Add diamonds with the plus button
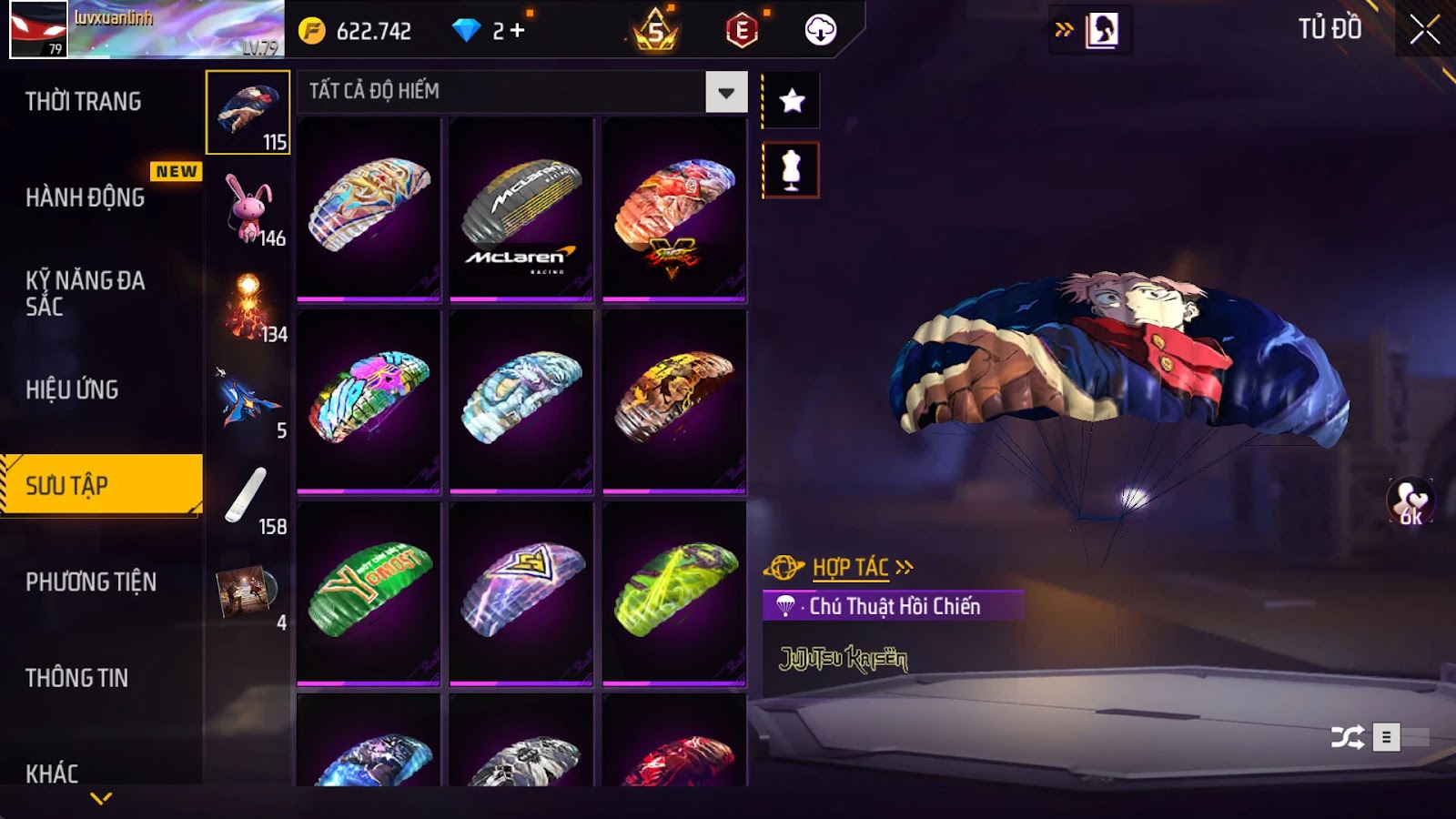The height and width of the screenshot is (819, 1456). click(518, 31)
